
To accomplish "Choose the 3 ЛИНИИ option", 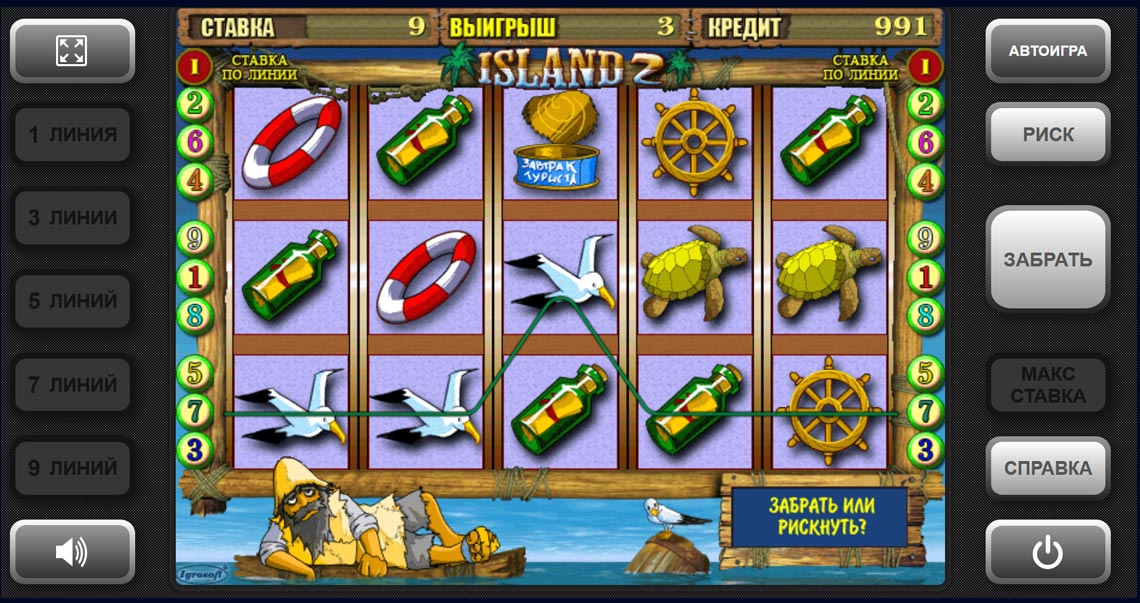I will coord(72,218).
